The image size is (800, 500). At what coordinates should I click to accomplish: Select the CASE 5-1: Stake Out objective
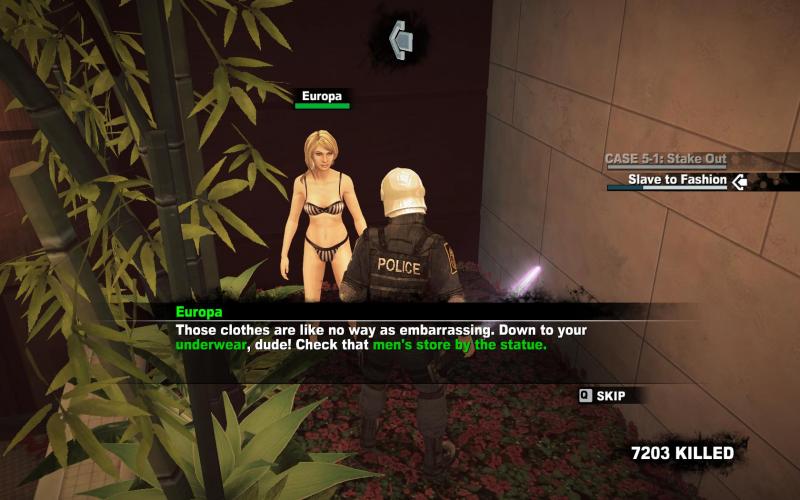point(665,159)
